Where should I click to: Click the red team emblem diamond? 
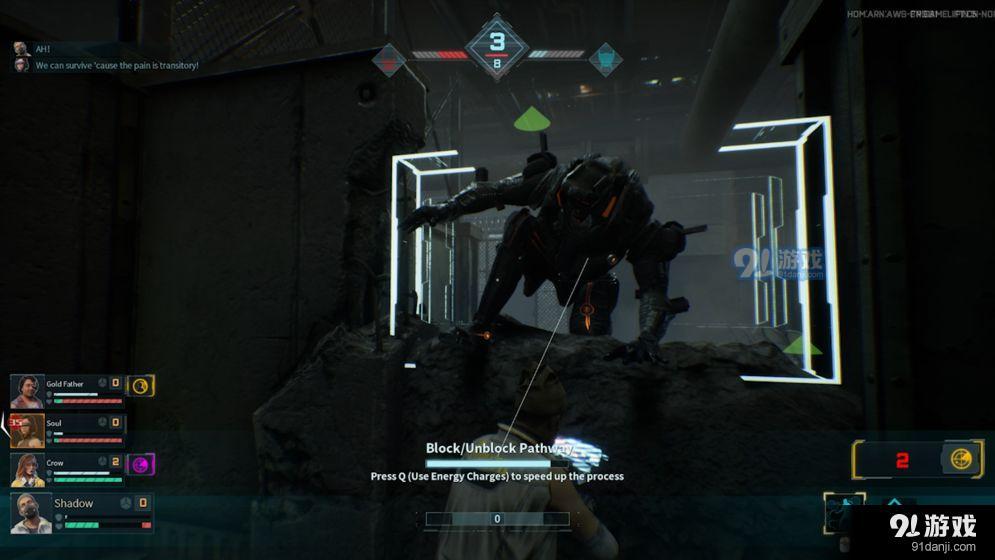pos(390,59)
